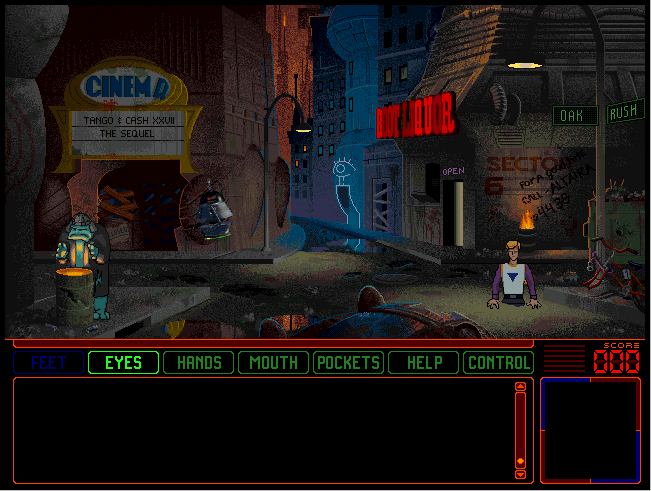The image size is (651, 491).
Task: Open the CONTROL panel
Action: coord(498,362)
